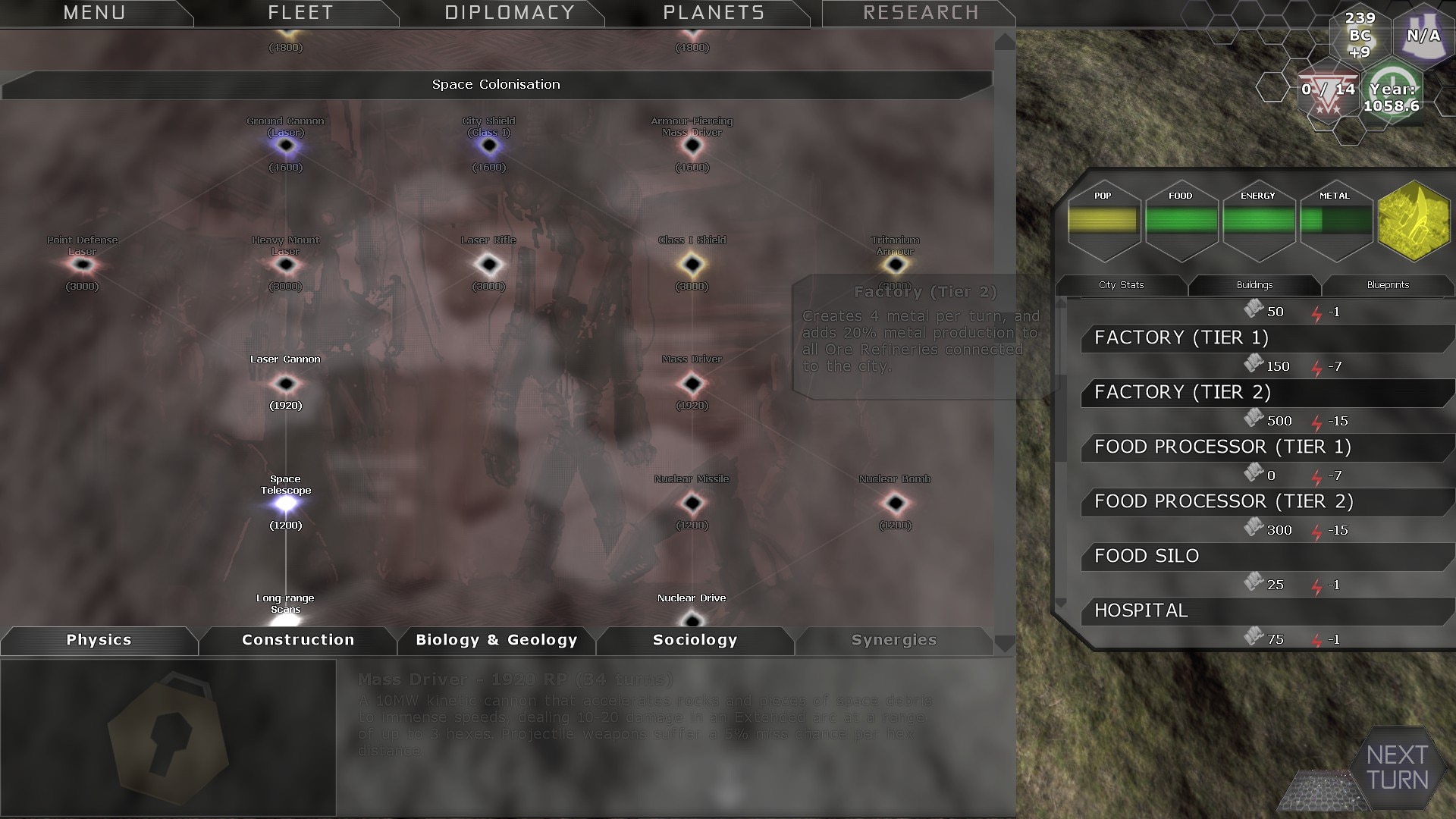Image resolution: width=1456 pixels, height=819 pixels.
Task: Show the City Stats tab
Action: 1121,285
